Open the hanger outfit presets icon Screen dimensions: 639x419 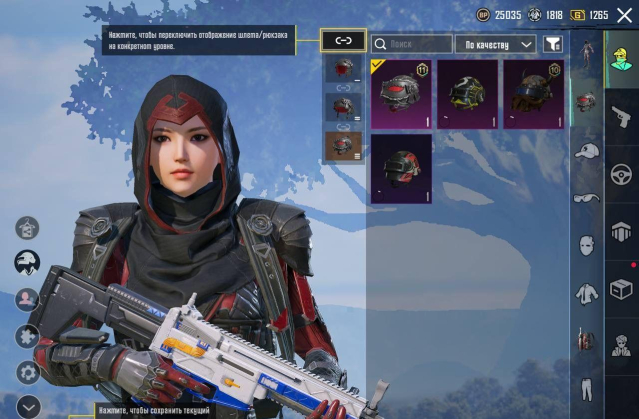click(x=27, y=227)
